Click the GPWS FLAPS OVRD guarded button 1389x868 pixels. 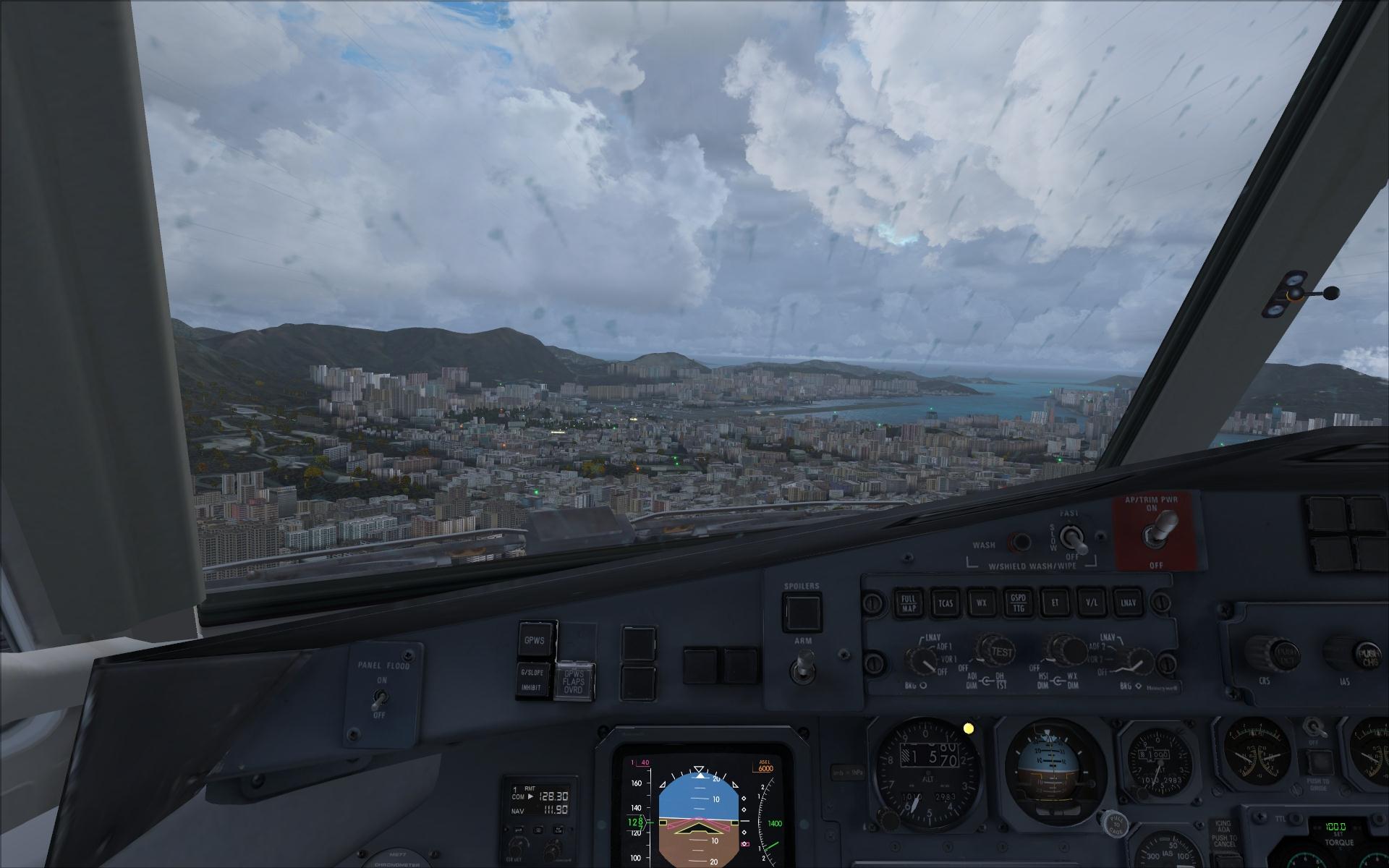574,681
